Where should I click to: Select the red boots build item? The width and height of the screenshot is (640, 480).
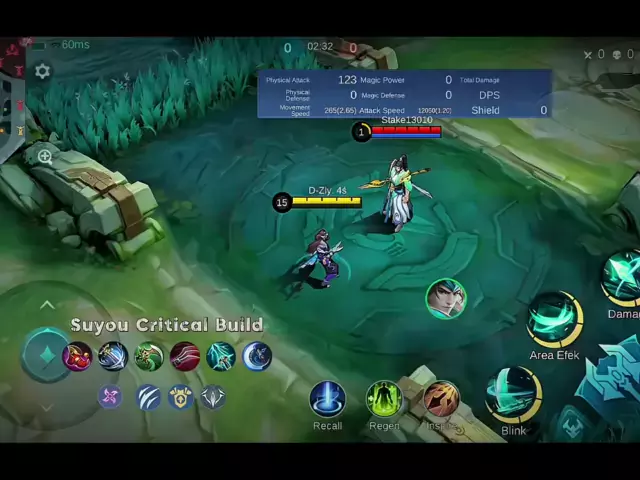click(x=77, y=356)
